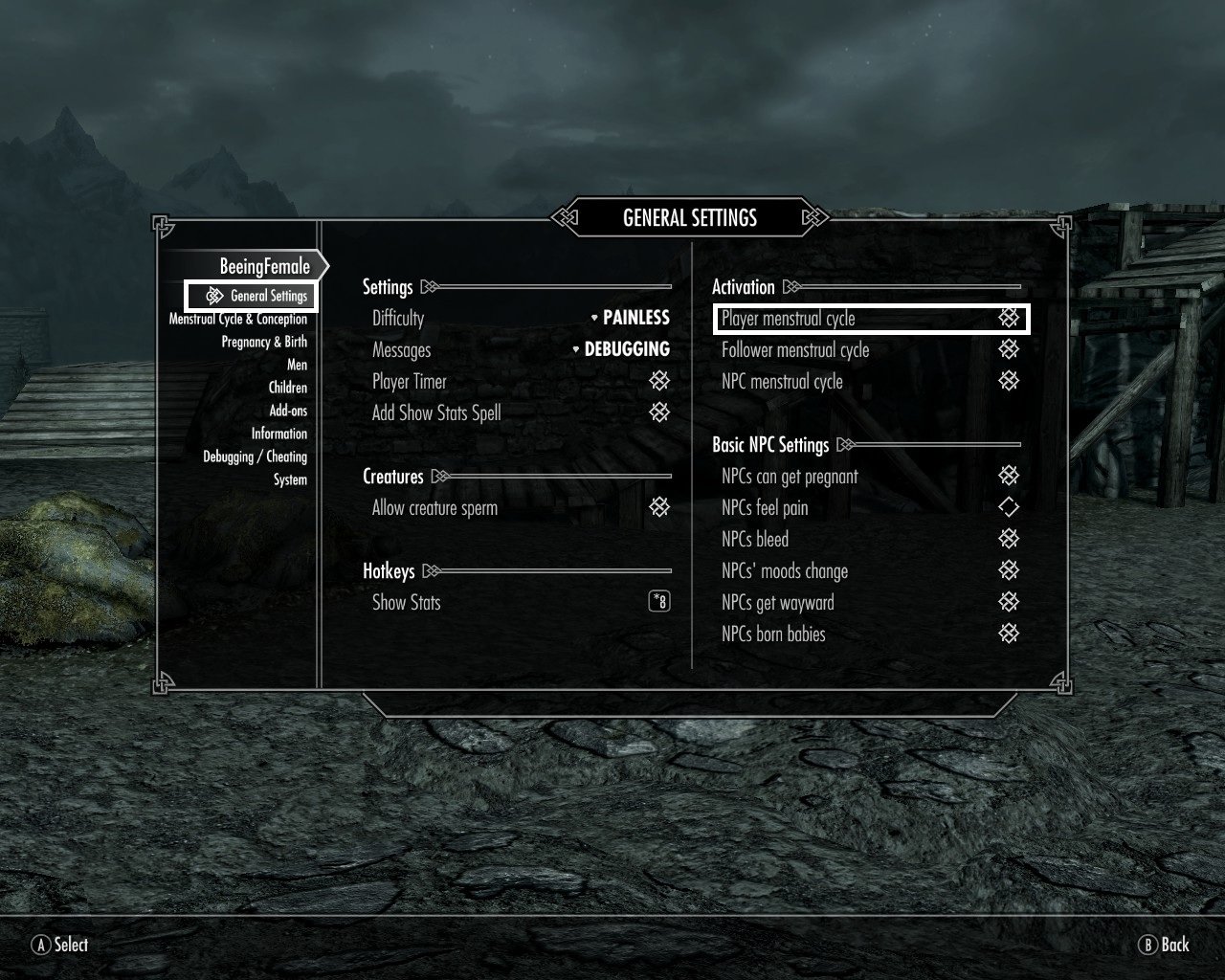1225x980 pixels.
Task: Open Debugging / Cheating page
Action: coord(255,457)
